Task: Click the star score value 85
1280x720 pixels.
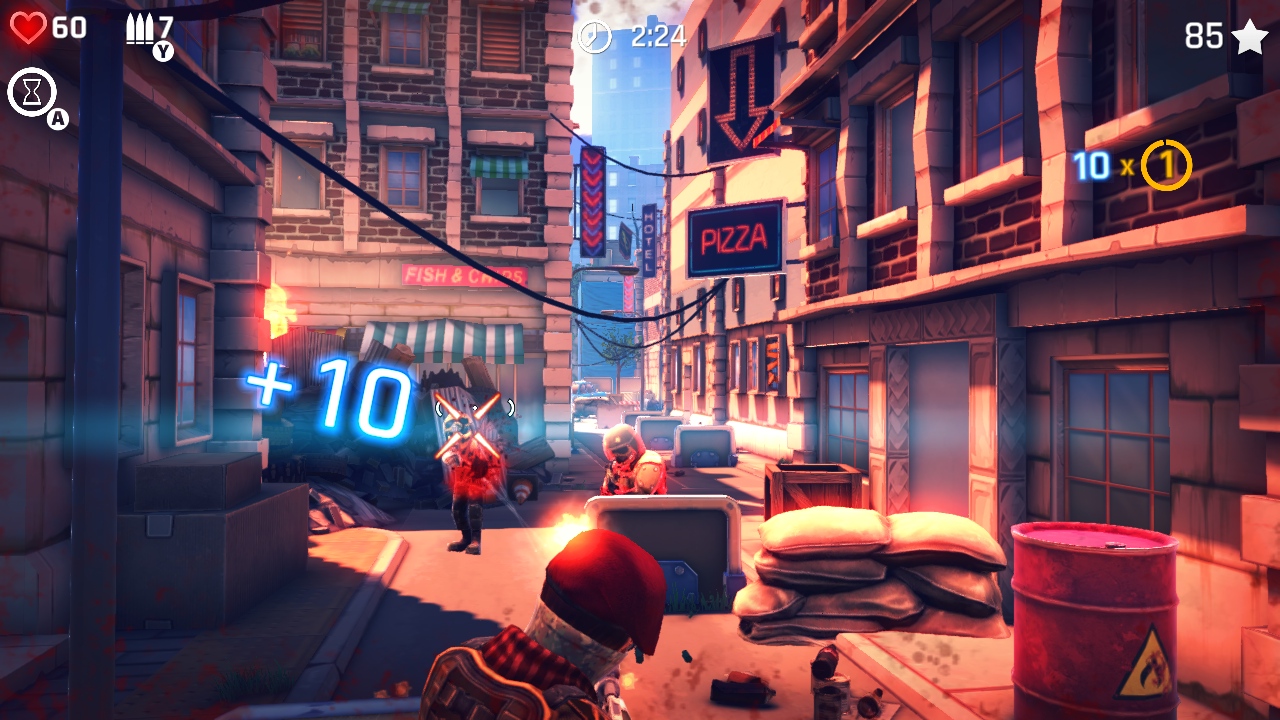Action: pos(1203,36)
